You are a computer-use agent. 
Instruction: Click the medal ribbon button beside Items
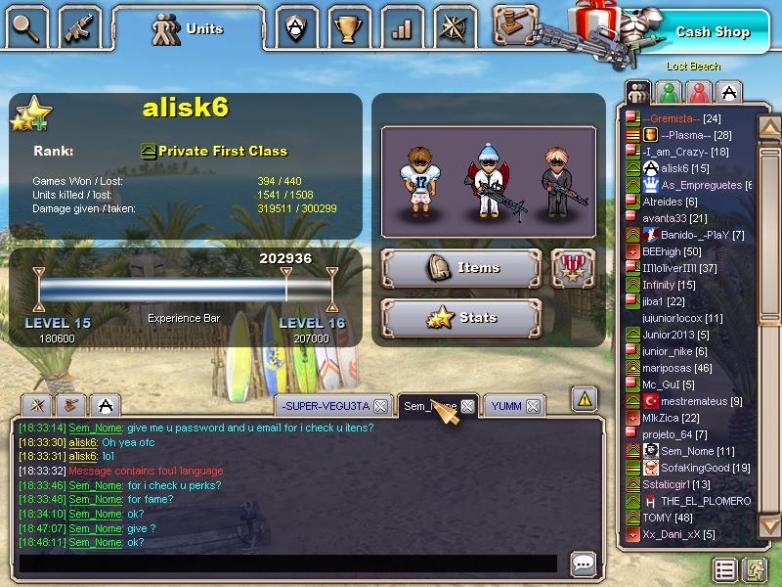pyautogui.click(x=573, y=268)
